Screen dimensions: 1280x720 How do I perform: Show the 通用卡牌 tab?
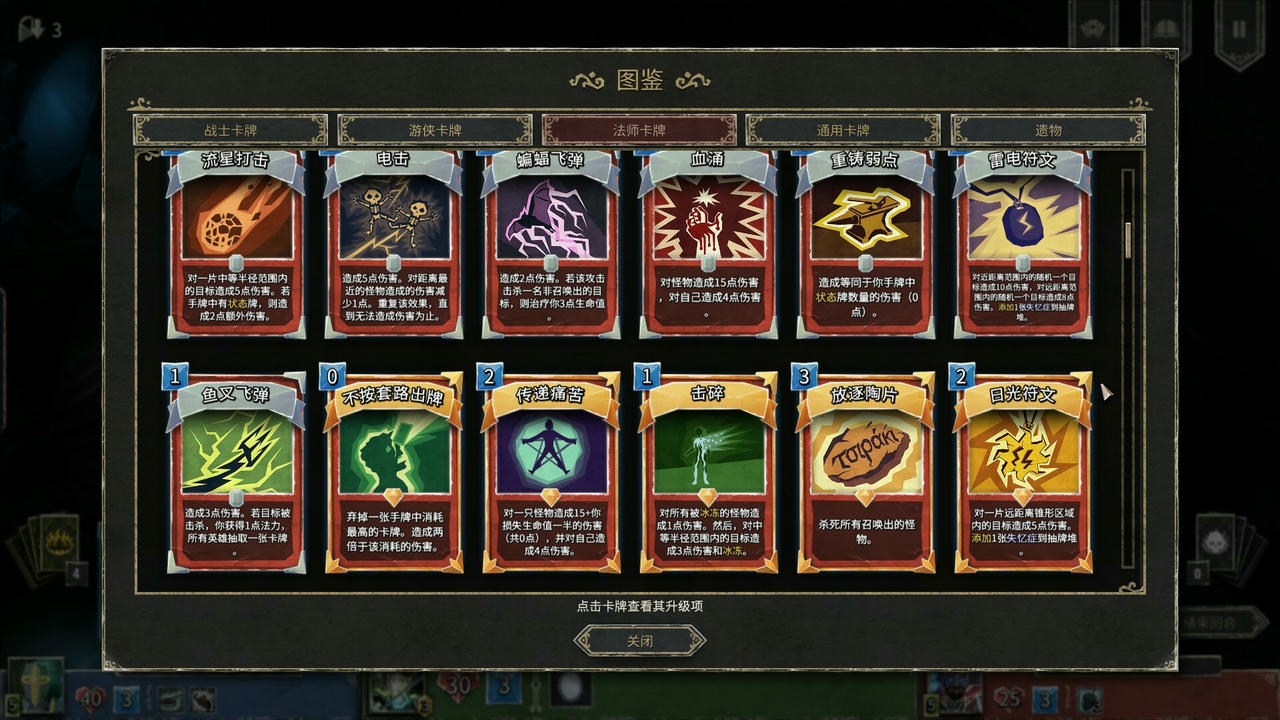pyautogui.click(x=843, y=130)
